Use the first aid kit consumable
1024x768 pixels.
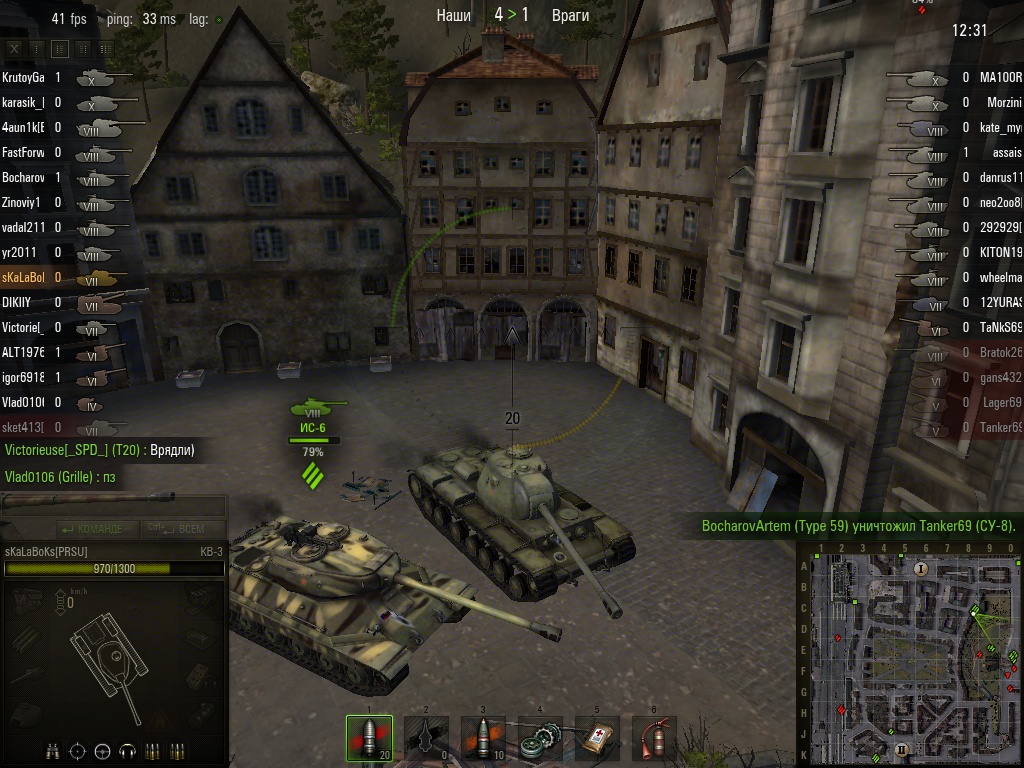click(x=597, y=739)
